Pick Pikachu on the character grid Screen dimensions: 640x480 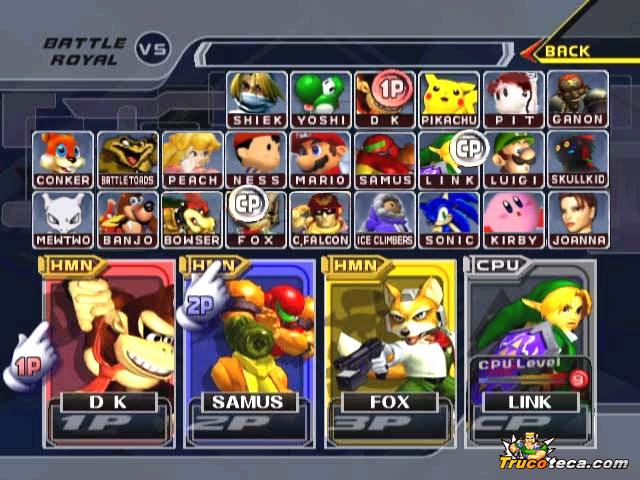point(448,97)
